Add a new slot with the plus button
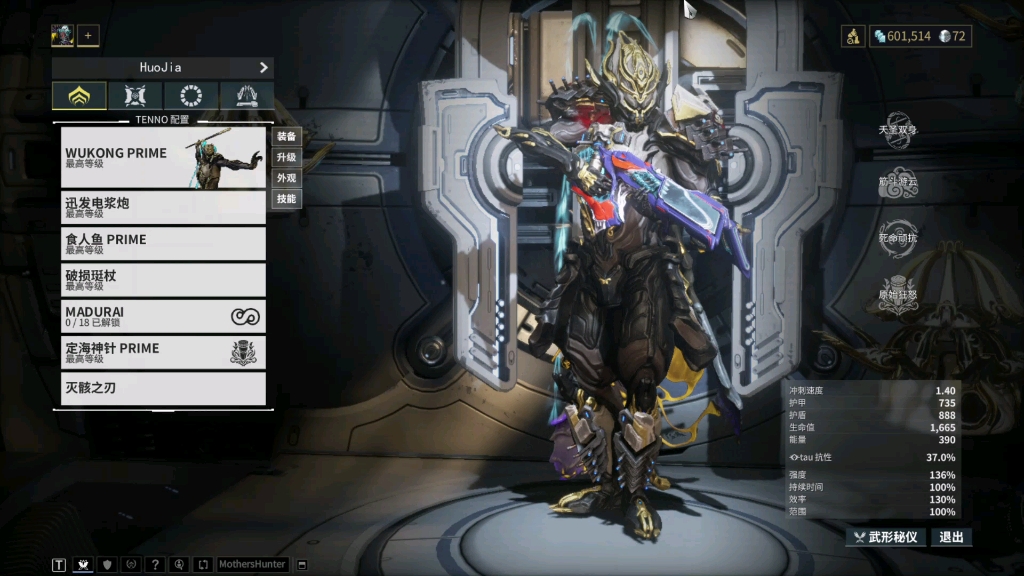 coord(88,36)
